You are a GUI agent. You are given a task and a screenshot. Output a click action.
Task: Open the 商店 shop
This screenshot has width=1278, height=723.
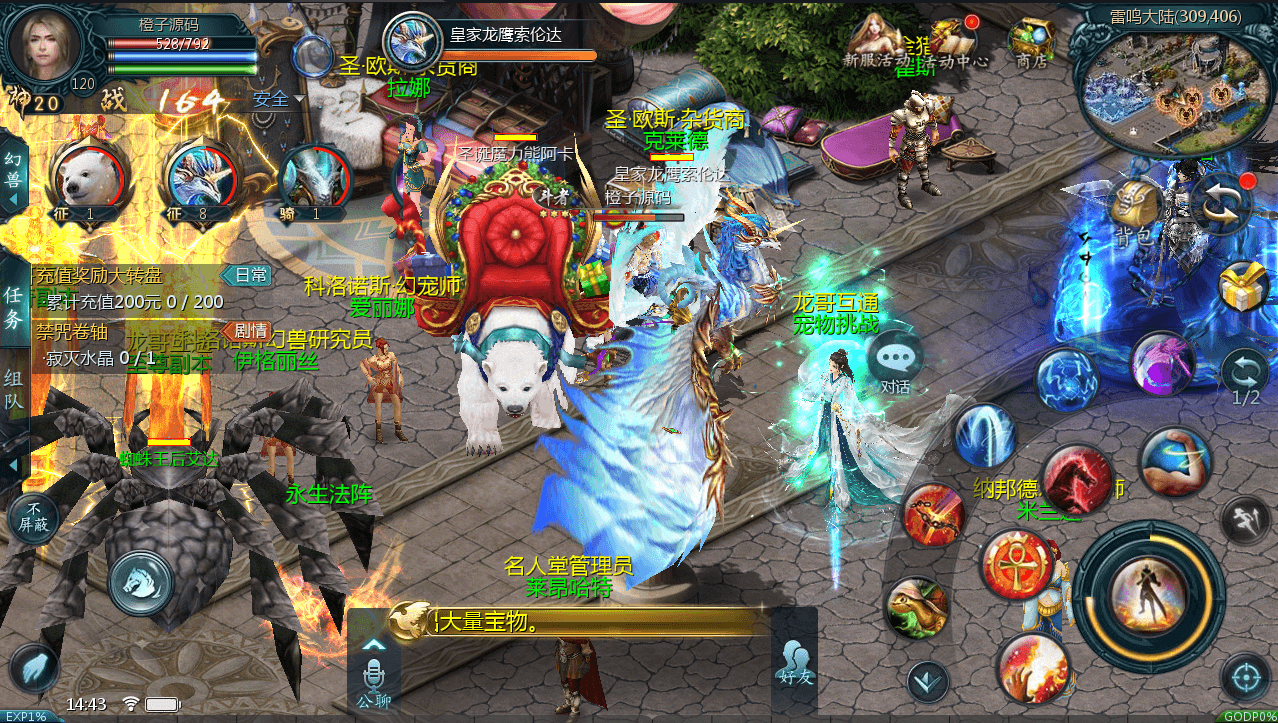(x=1030, y=43)
